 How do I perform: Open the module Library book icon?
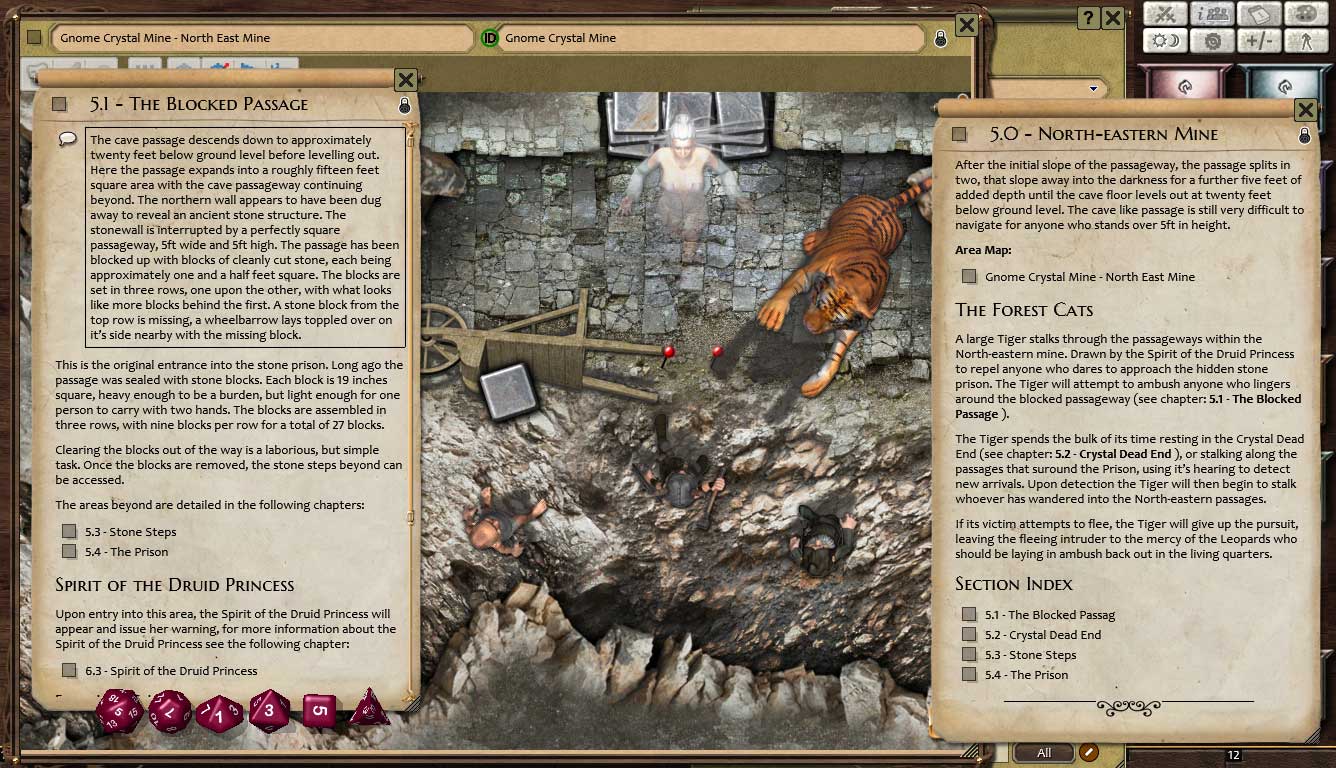pos(1259,13)
